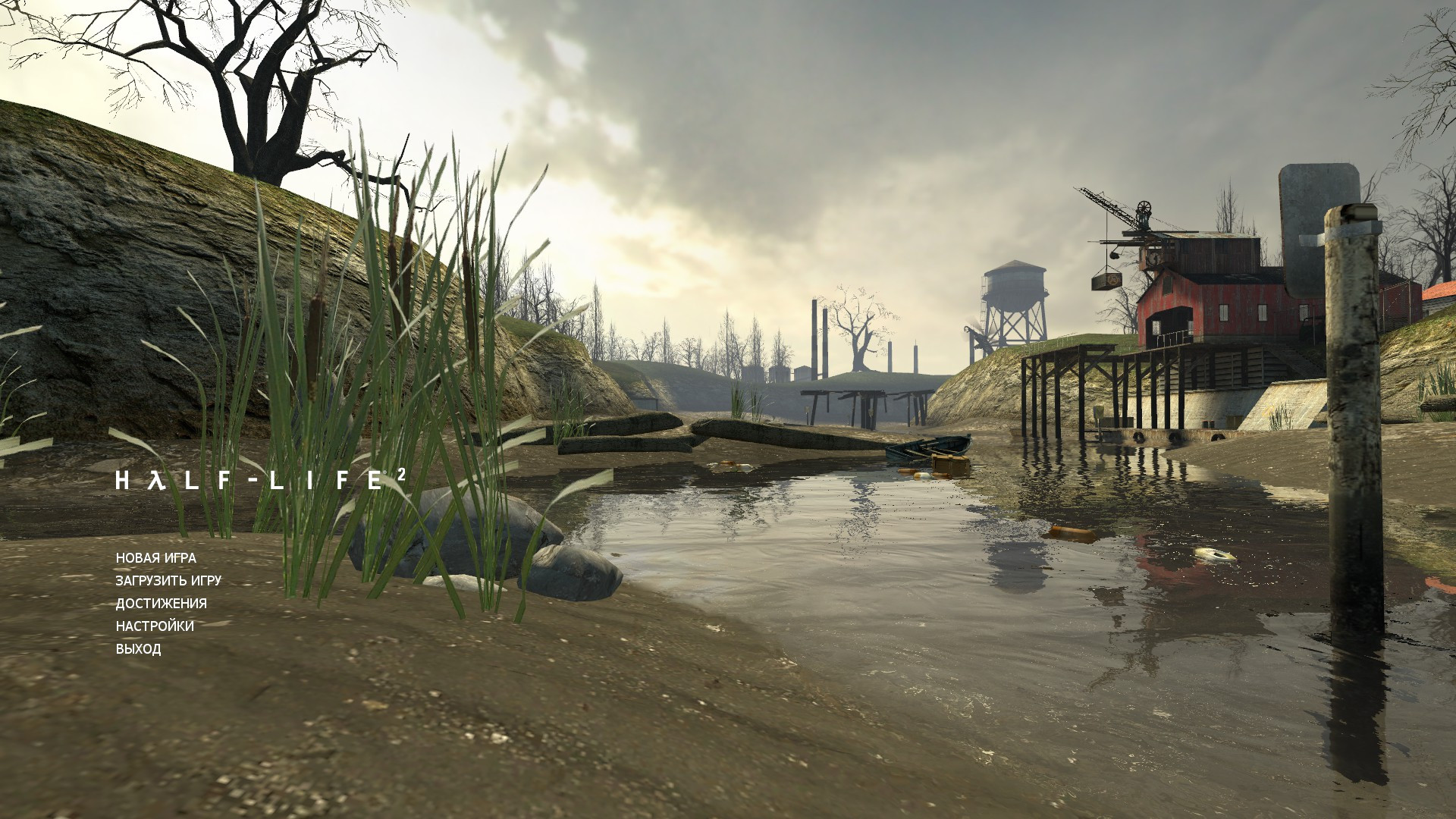View ДОСТИЖЕНИЯ achievements list
1456x819 pixels.
tap(162, 604)
